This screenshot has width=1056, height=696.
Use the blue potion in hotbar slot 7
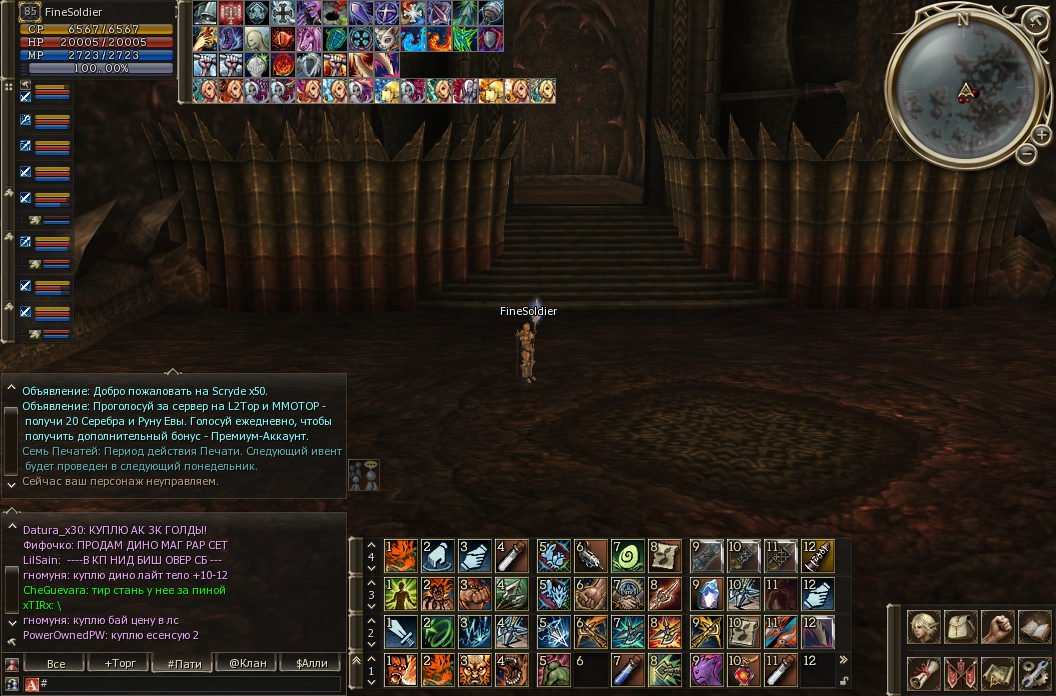(627, 669)
